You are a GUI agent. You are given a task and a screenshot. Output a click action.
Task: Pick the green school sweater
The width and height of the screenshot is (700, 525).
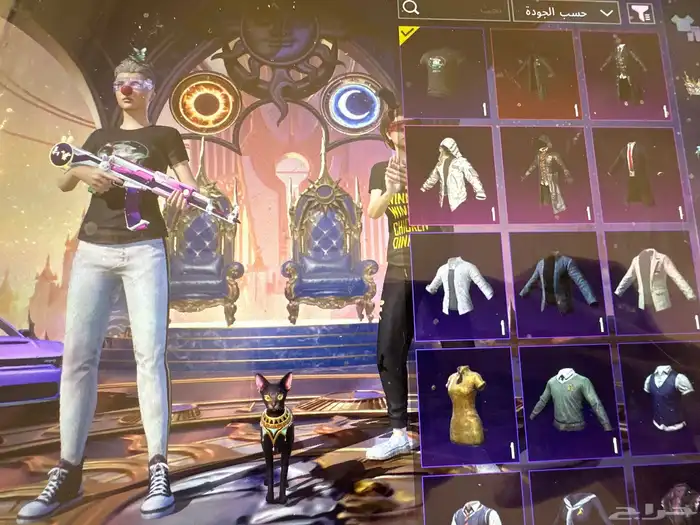(566, 402)
